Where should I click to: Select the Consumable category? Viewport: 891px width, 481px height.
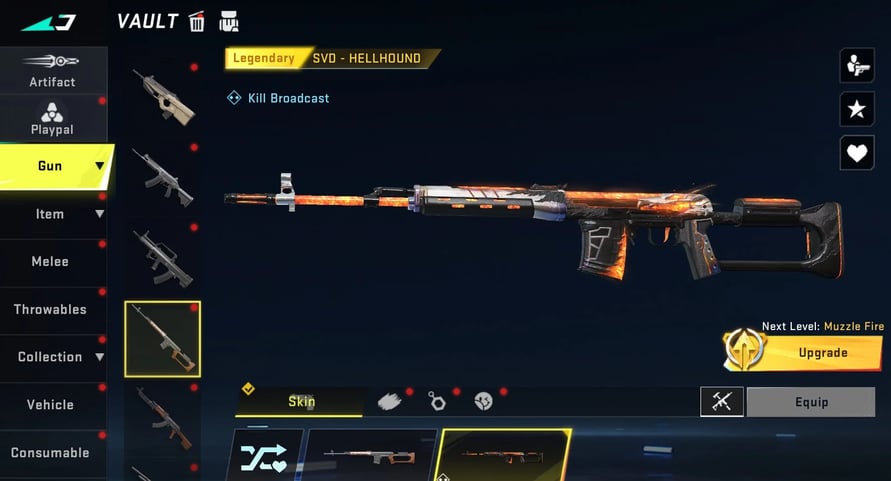(x=50, y=452)
